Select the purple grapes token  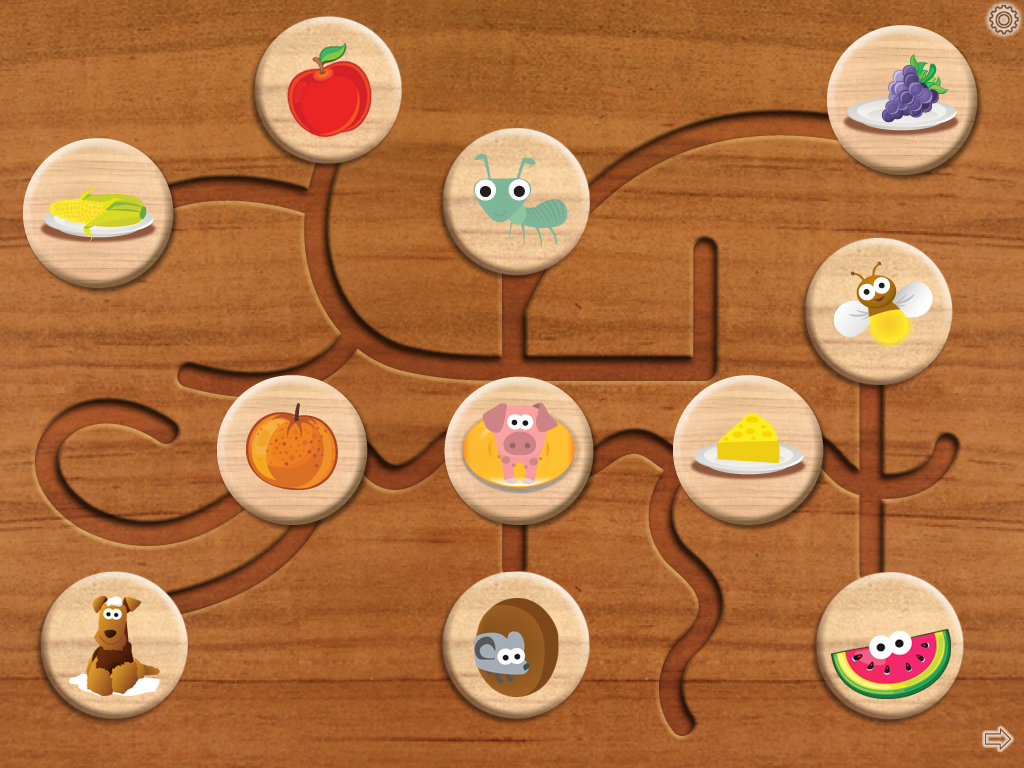pos(901,99)
